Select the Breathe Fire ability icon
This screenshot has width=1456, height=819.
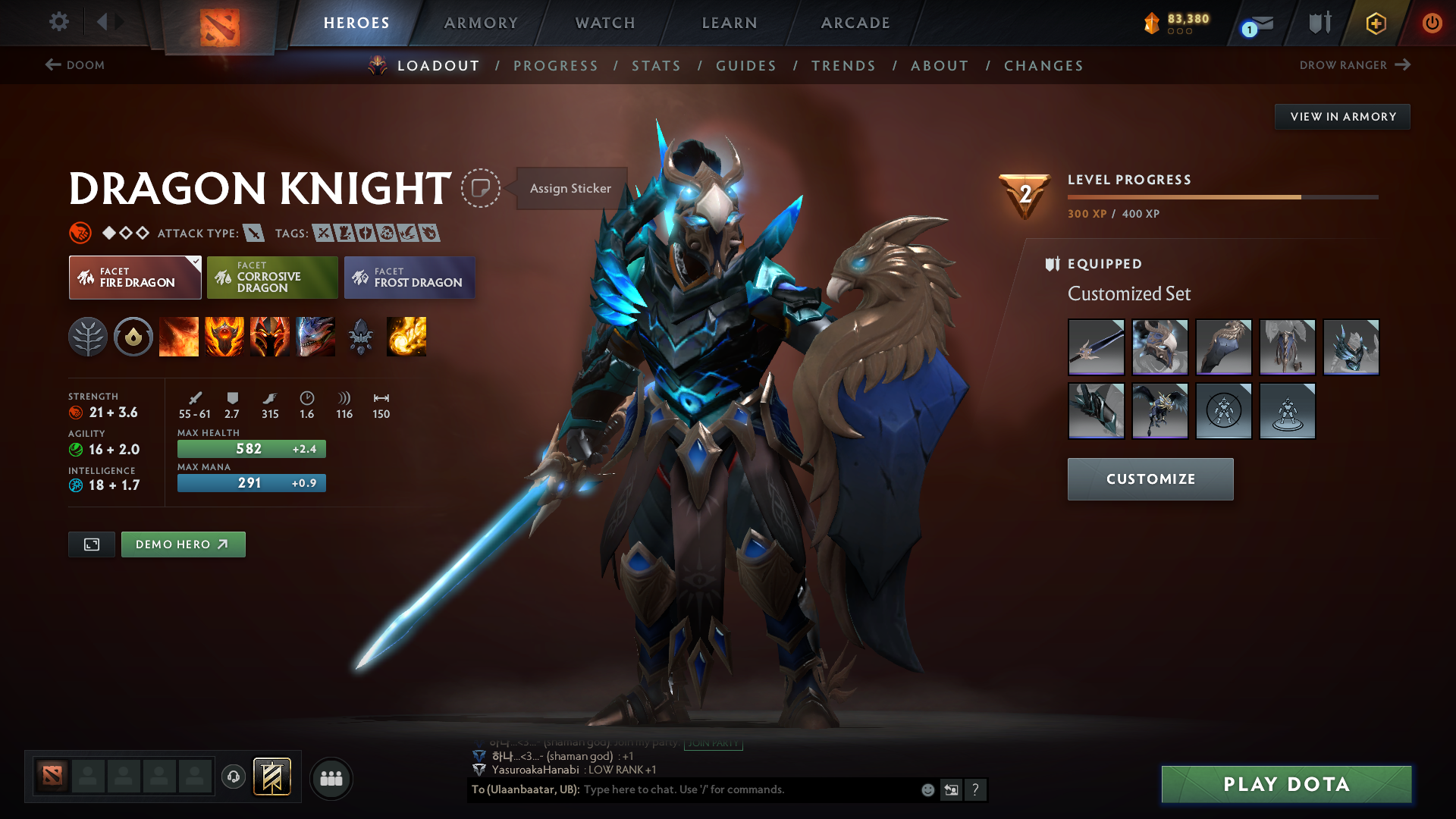(179, 337)
